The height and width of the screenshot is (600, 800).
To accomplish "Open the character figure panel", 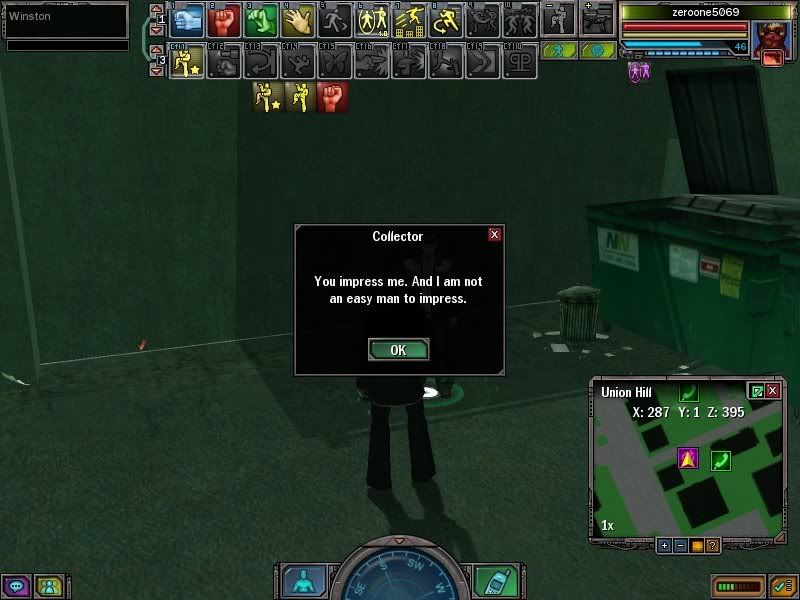I will click(299, 580).
